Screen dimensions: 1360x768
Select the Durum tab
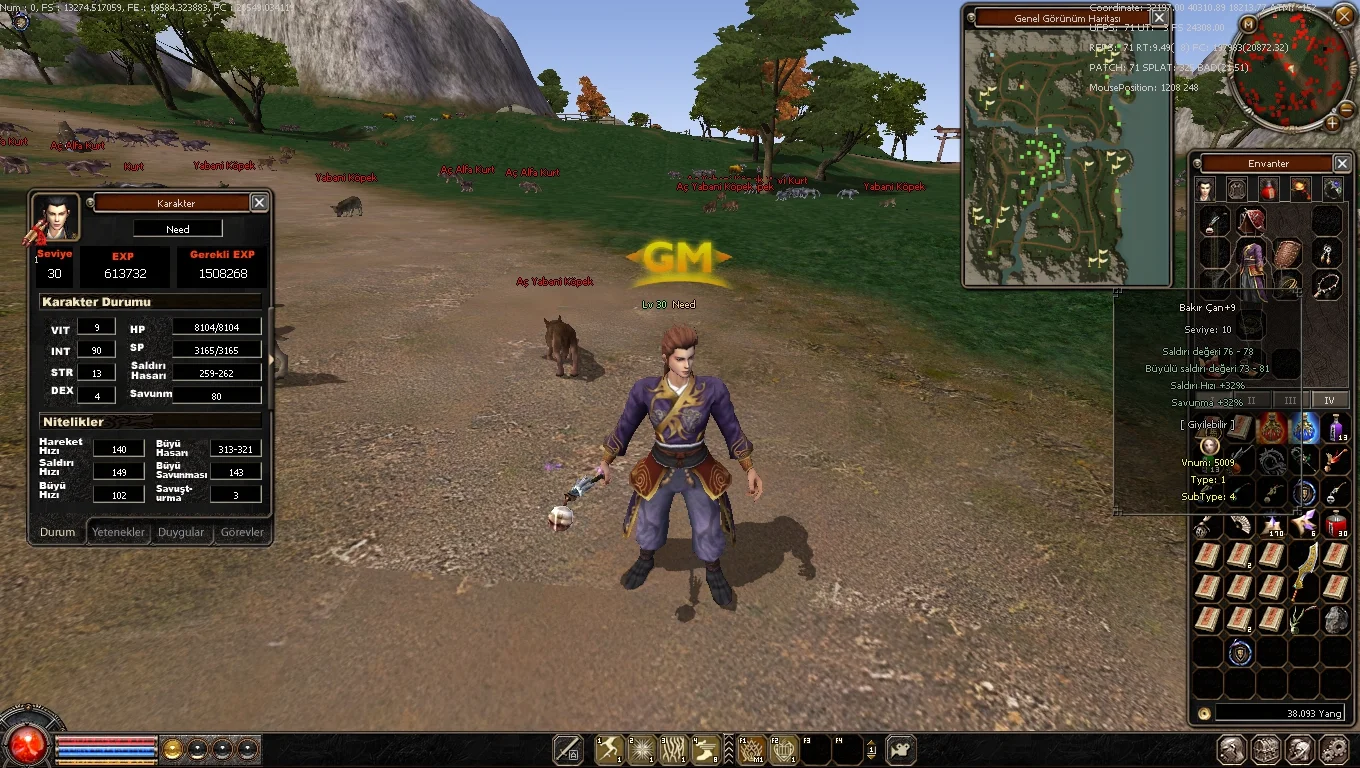tap(57, 532)
